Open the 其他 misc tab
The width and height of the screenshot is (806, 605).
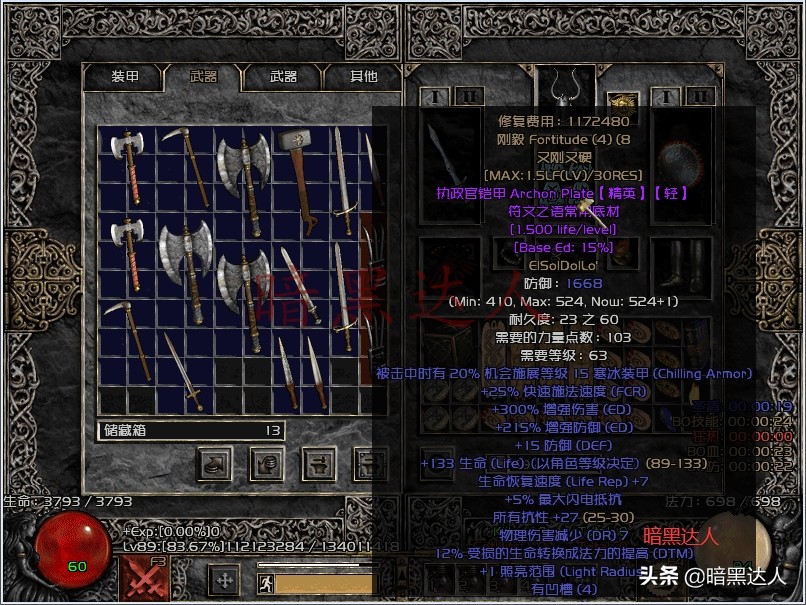point(363,76)
